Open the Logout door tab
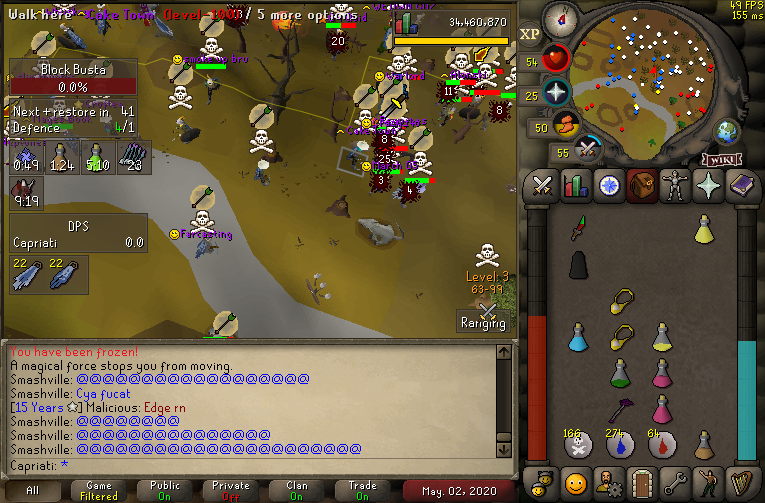The height and width of the screenshot is (503, 765). 642,480
